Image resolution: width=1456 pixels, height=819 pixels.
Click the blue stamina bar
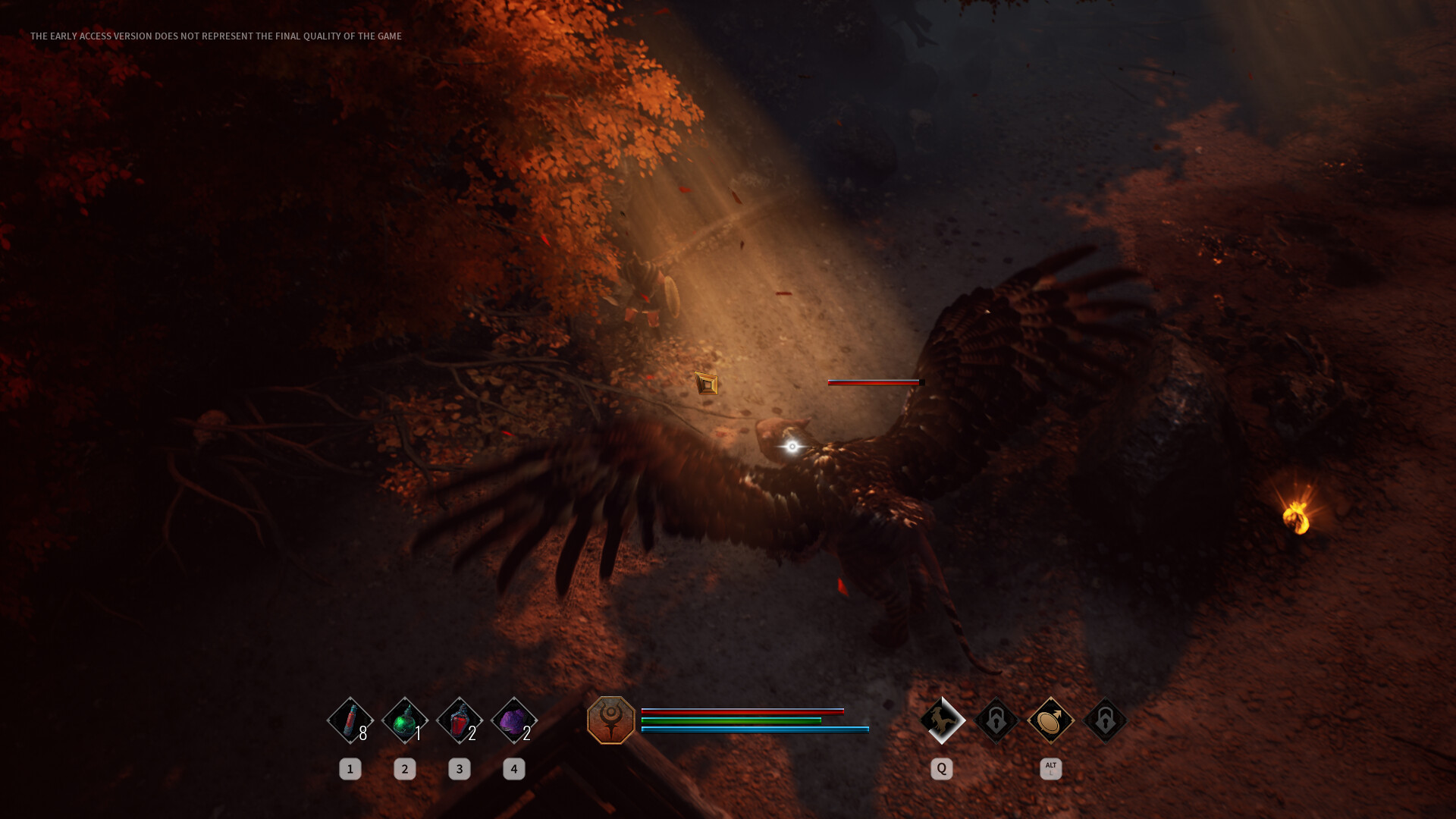pyautogui.click(x=755, y=729)
